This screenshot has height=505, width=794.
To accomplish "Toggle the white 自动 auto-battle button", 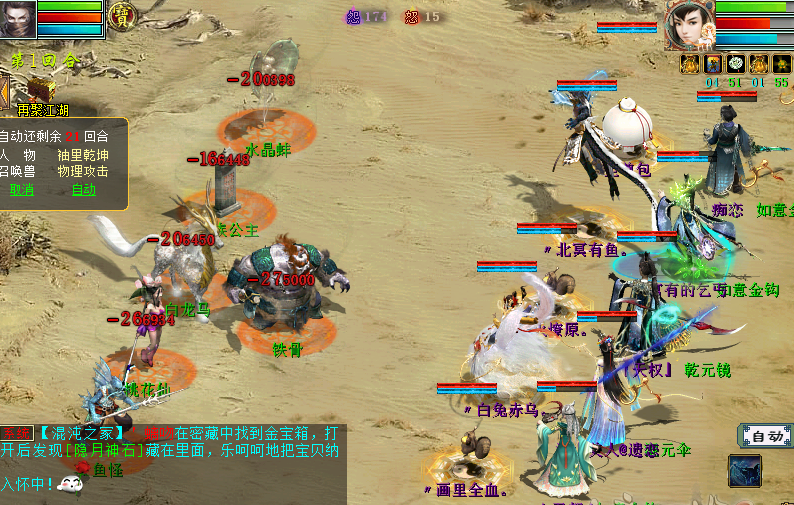I will [766, 436].
